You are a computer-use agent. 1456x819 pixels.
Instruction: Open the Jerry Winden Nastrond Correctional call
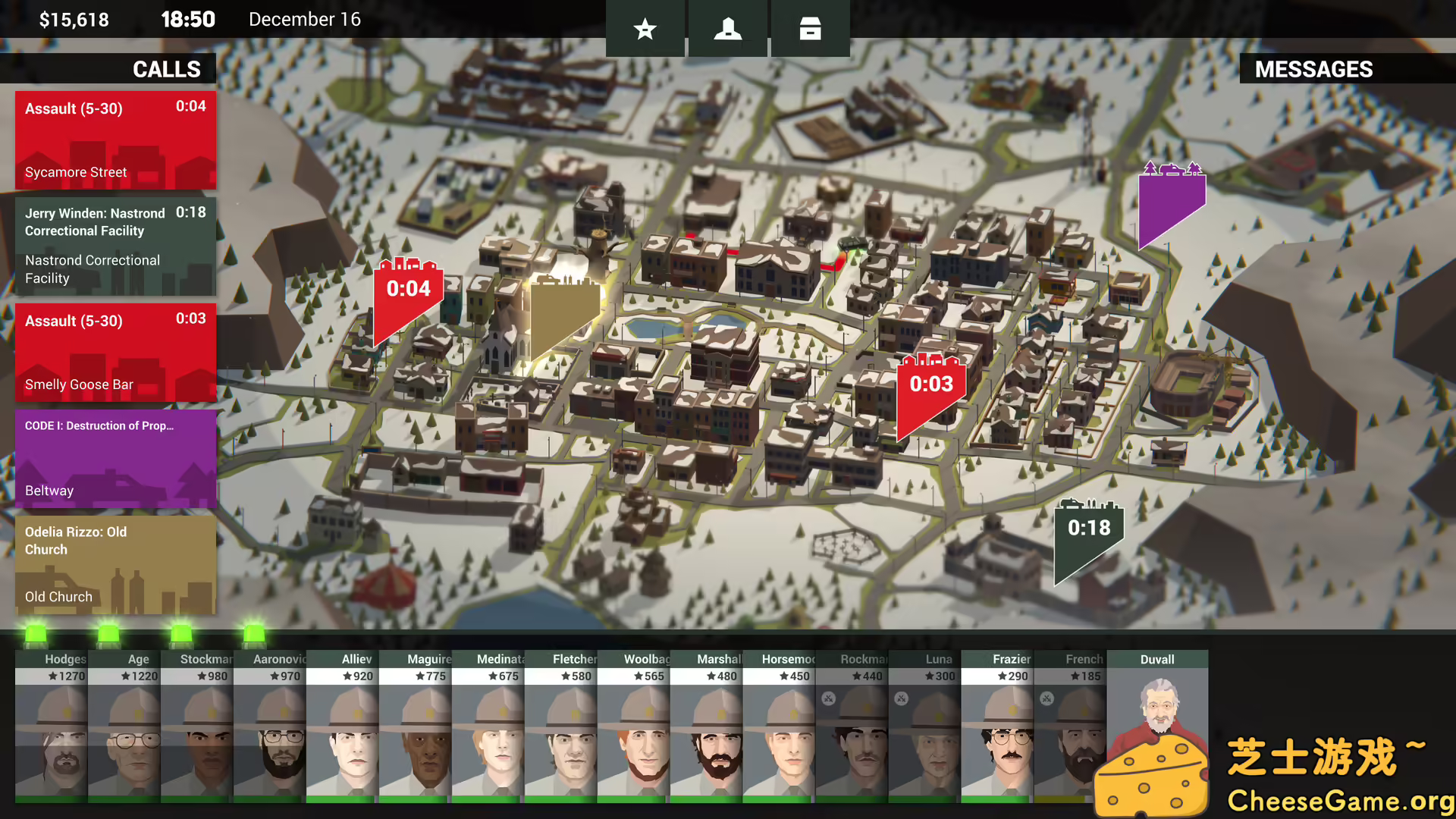pyautogui.click(x=115, y=246)
